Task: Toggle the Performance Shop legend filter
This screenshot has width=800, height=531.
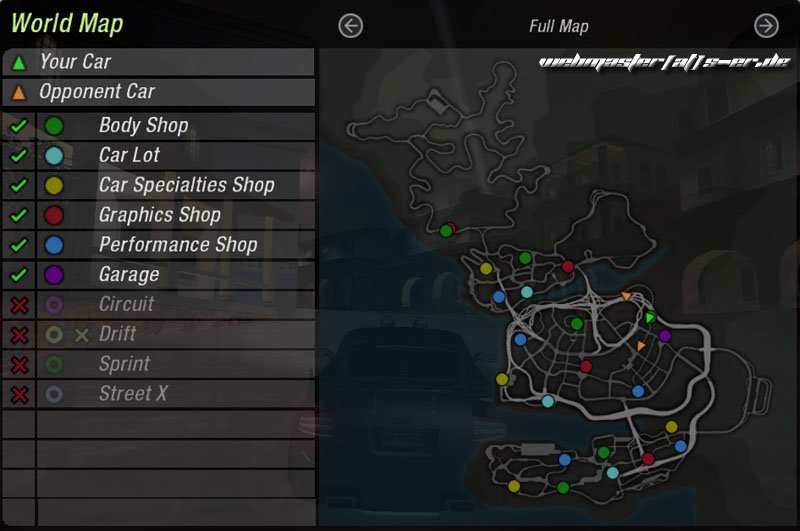Action: click(18, 245)
